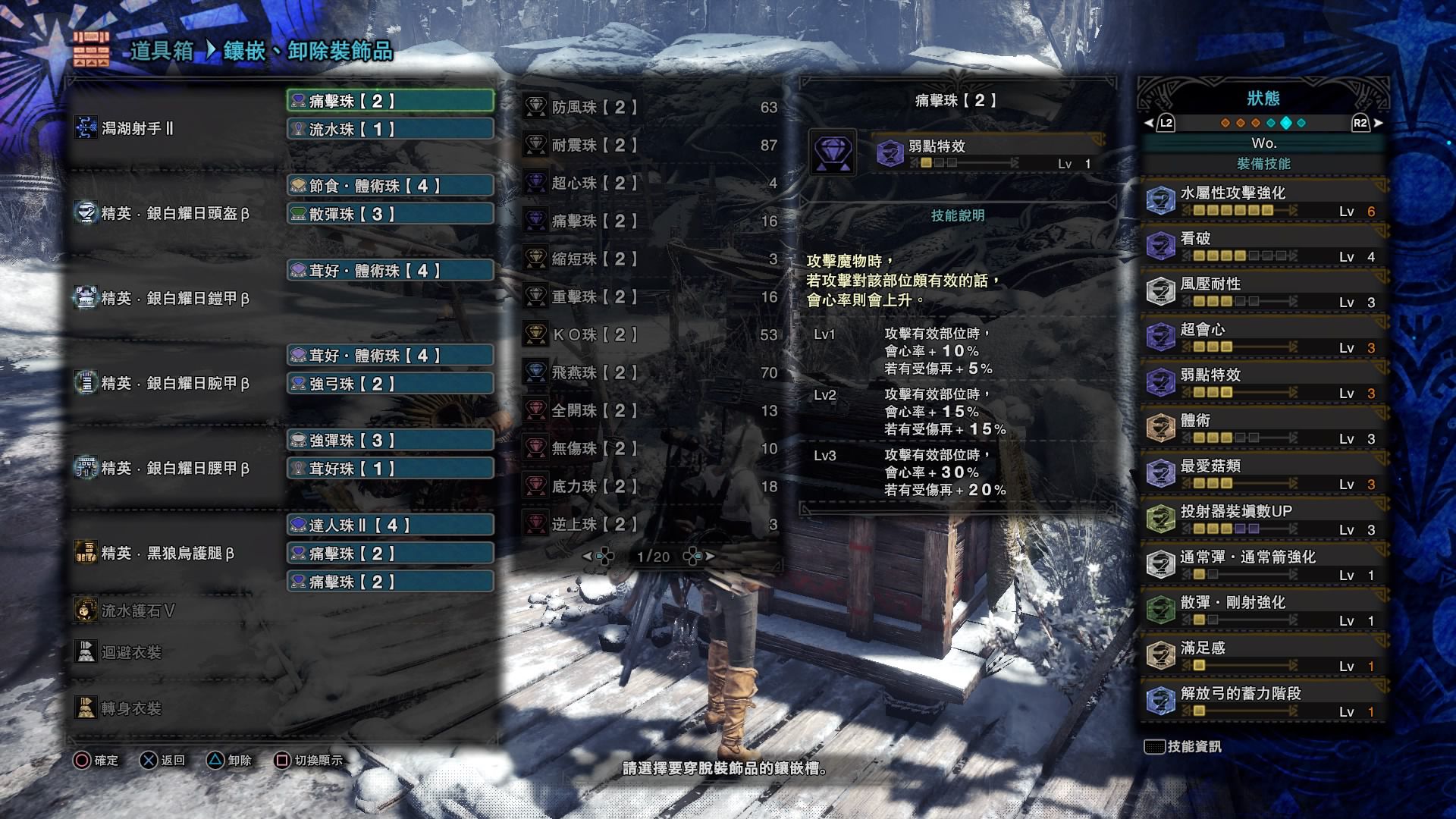
Task: Choose the 逆上珠【2】 decoration
Action: 651,525
